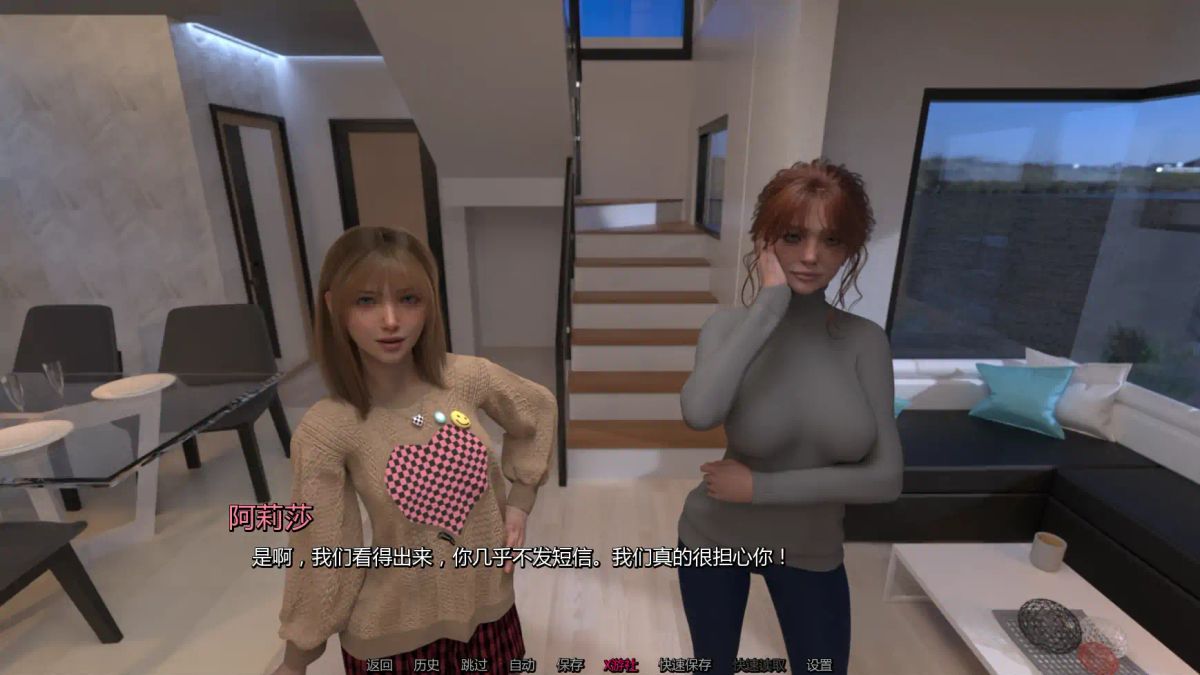Screen dimensions: 1200x675
Task: Click the pink X游社 link
Action: coord(621,665)
